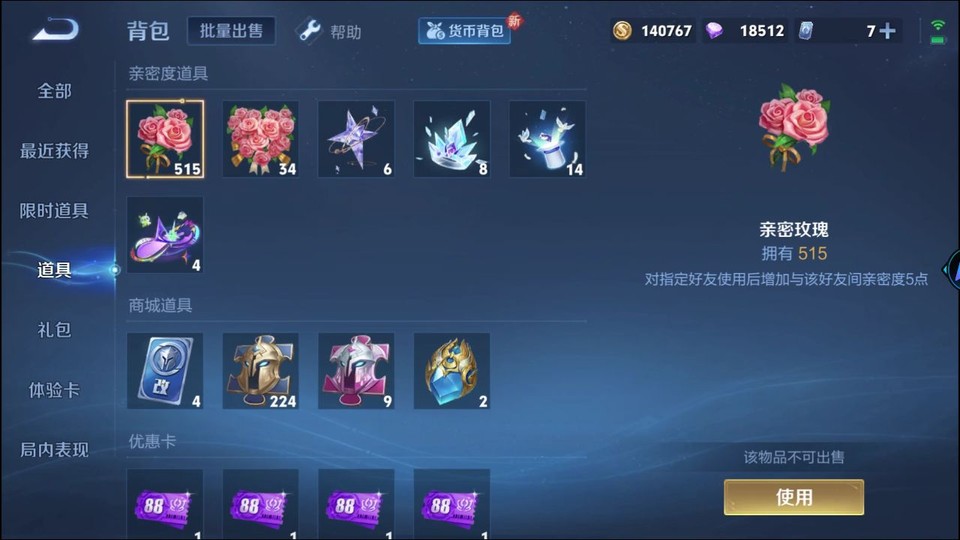This screenshot has height=540, width=960.
Task: Select the crystal crown item slot
Action: coord(452,139)
